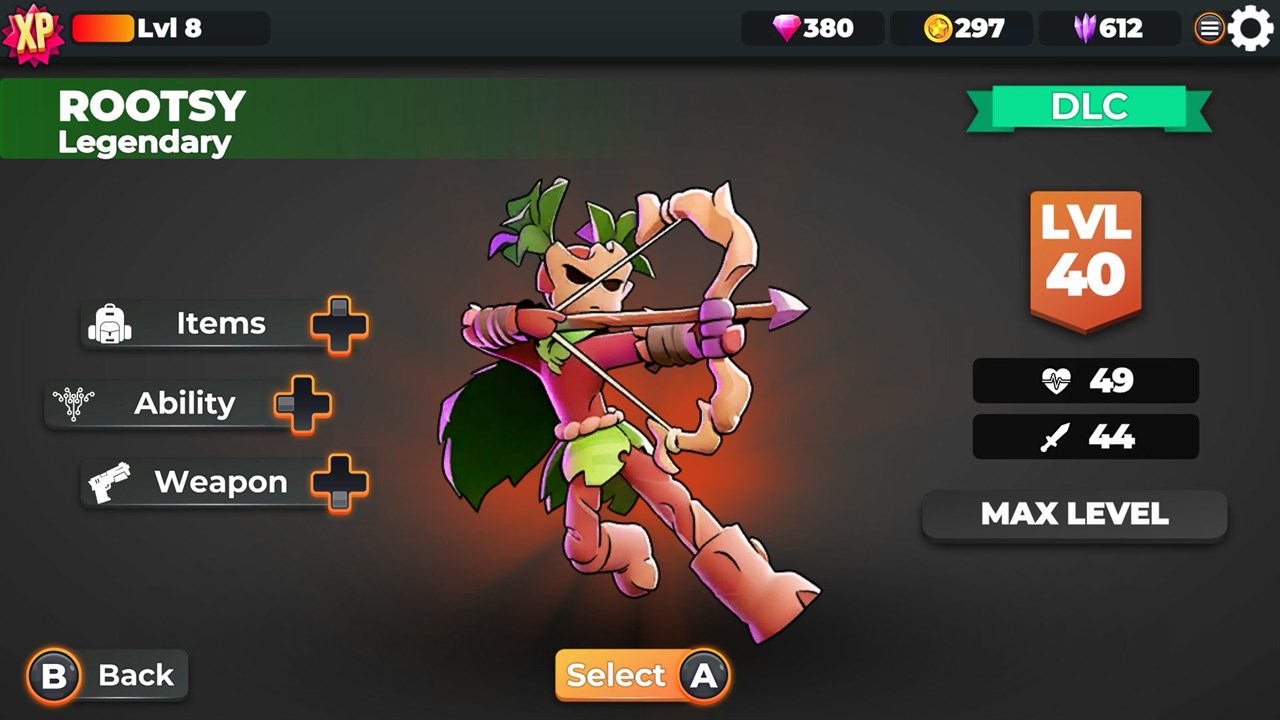
Task: Click the DLC ribbon banner
Action: (1089, 107)
